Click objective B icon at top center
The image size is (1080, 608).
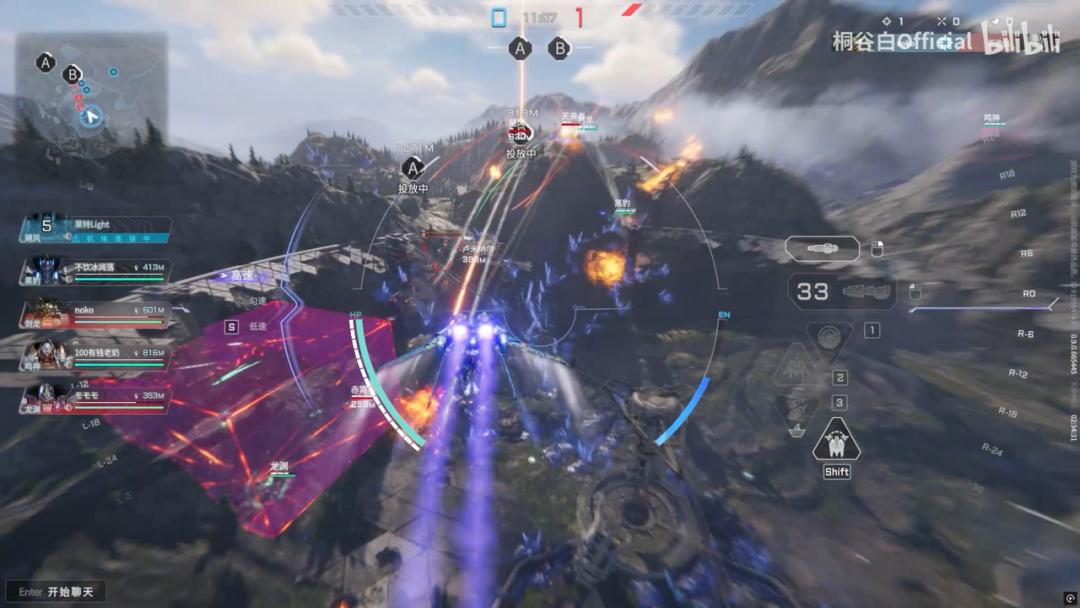tap(560, 47)
